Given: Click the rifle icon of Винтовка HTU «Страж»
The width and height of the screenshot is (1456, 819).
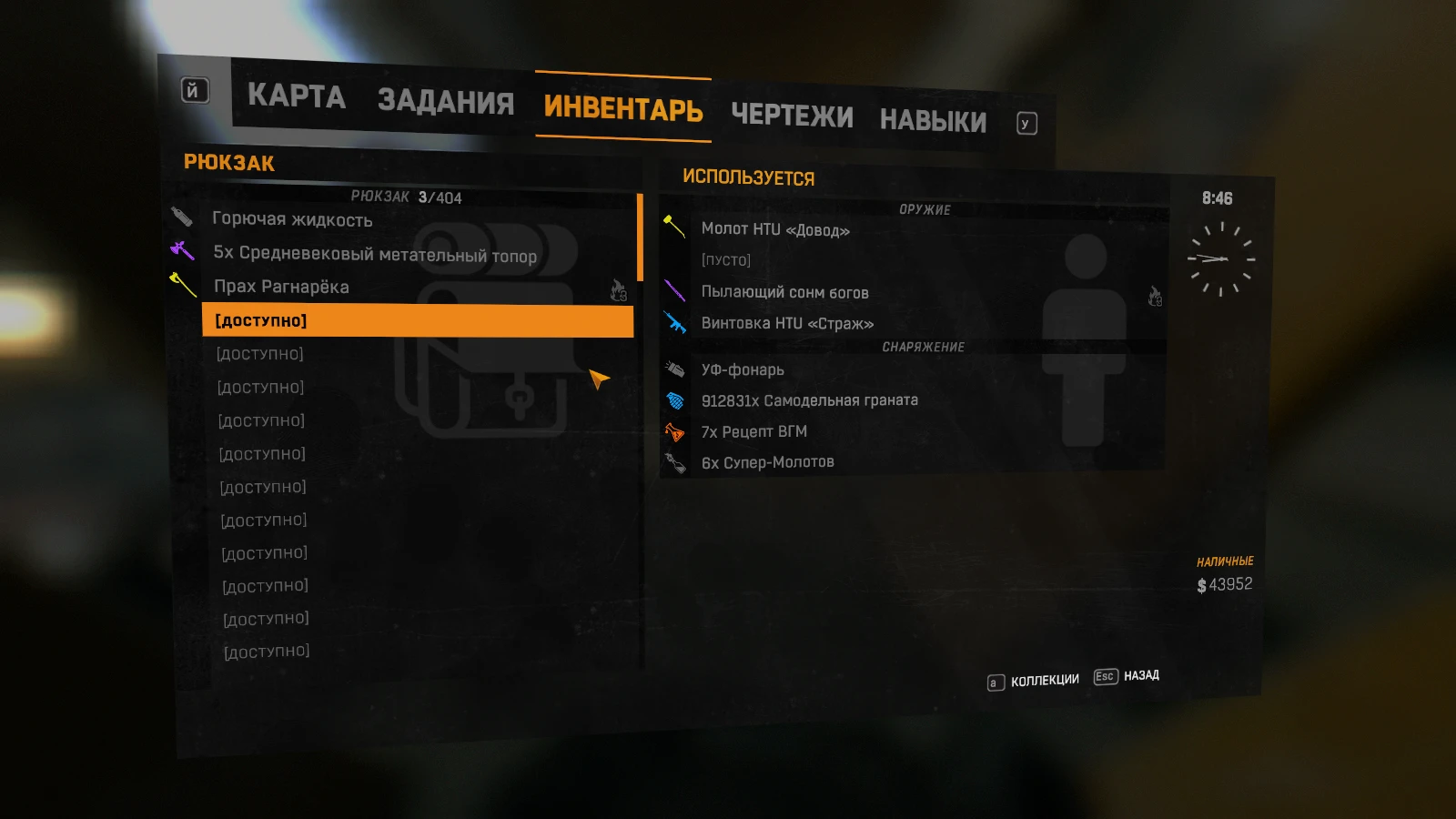Looking at the screenshot, I should [x=674, y=322].
